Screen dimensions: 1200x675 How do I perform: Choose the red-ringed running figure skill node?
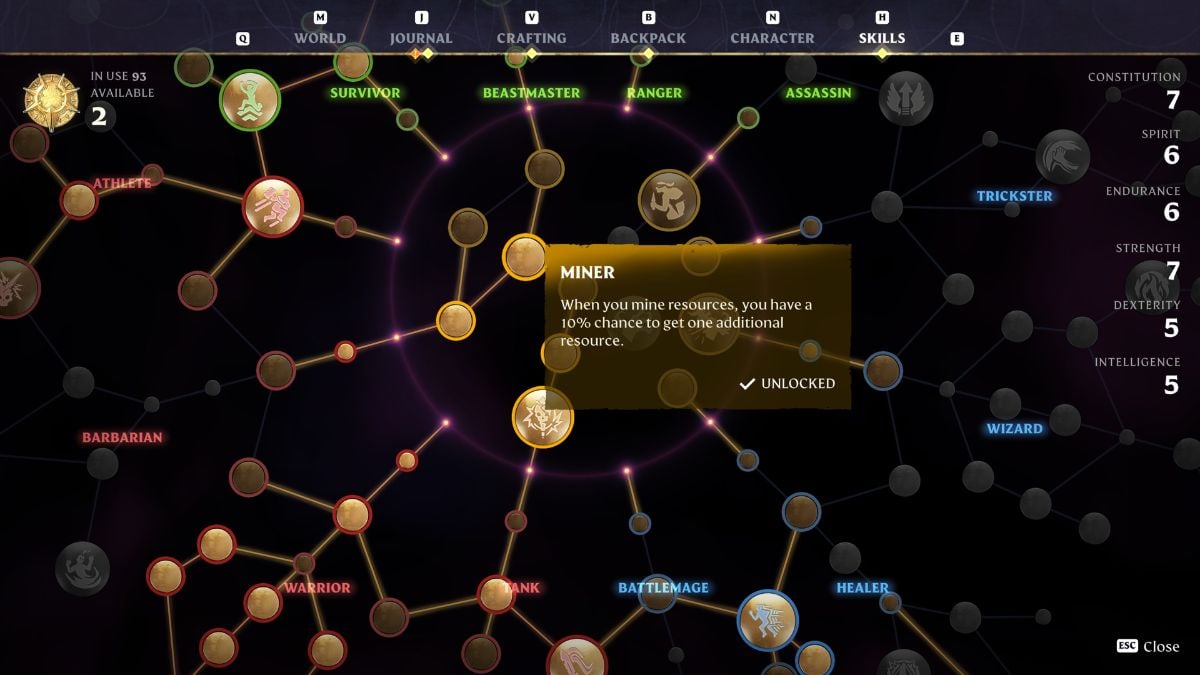pos(272,207)
